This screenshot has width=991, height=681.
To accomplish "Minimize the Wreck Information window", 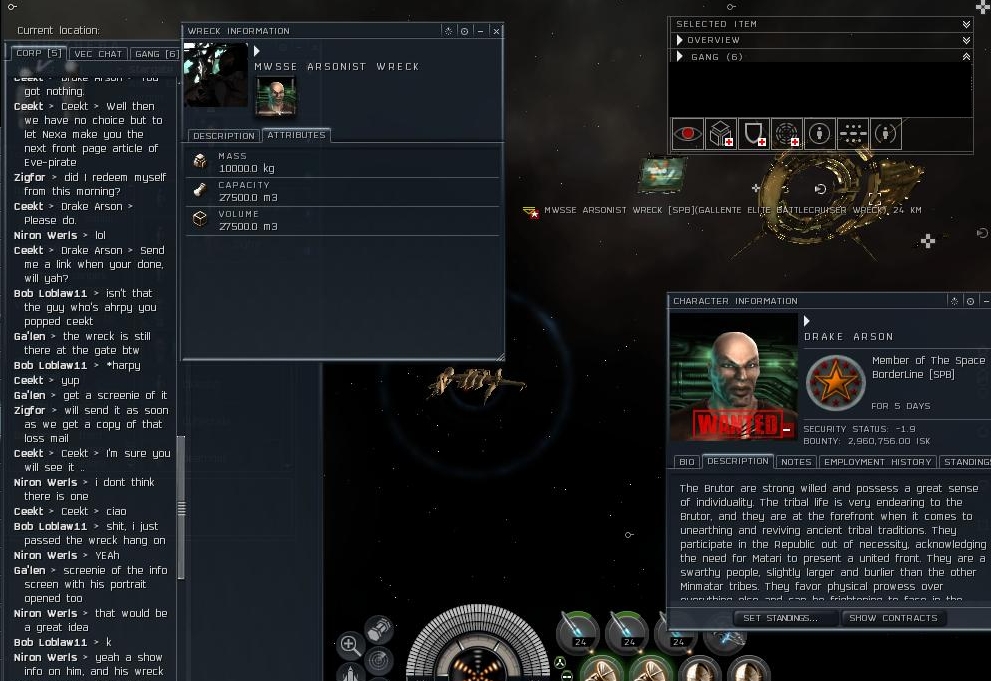I will coord(480,31).
